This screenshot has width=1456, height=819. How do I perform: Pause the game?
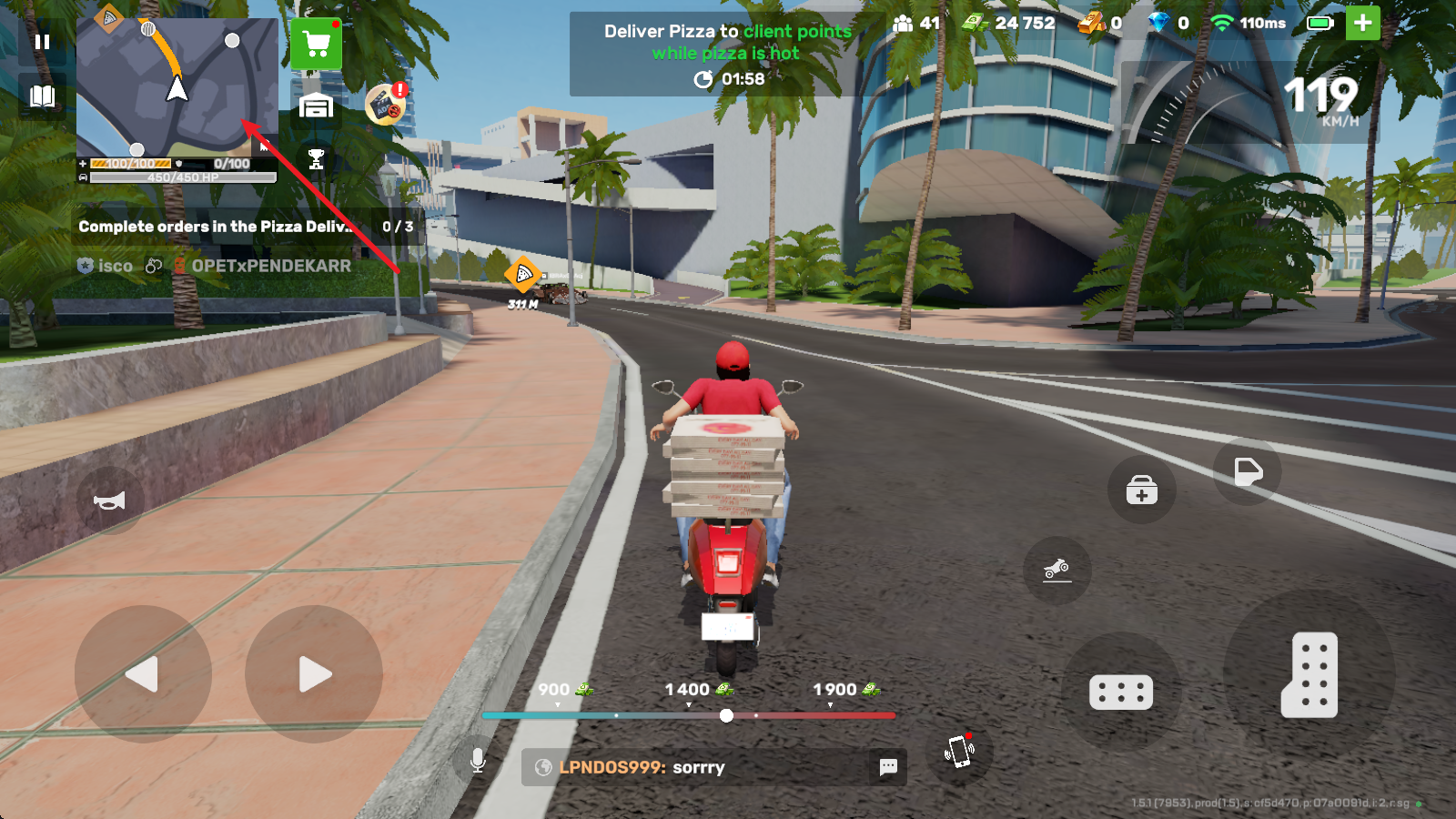42,42
